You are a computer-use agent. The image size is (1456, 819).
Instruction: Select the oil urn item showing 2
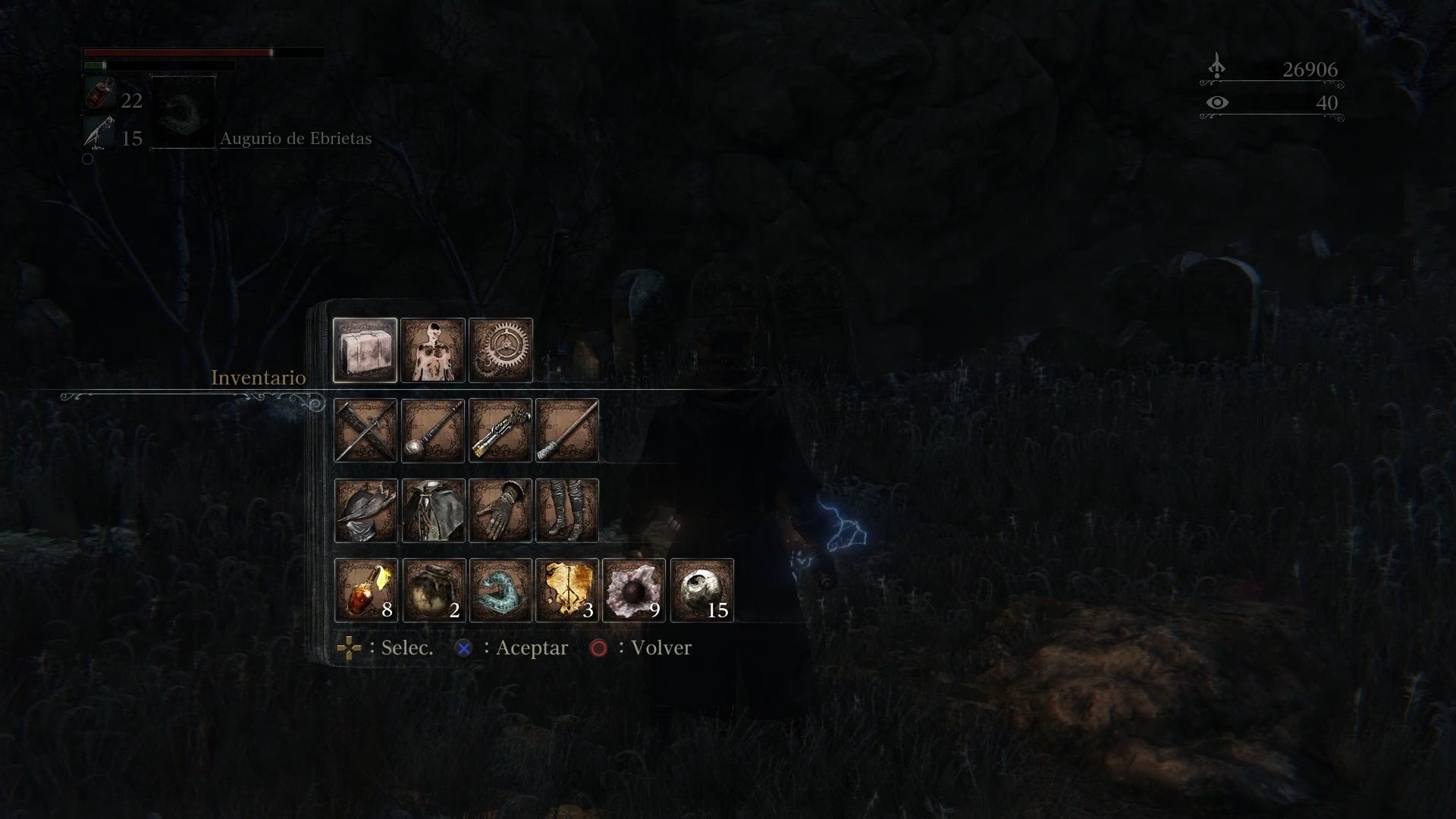(432, 591)
